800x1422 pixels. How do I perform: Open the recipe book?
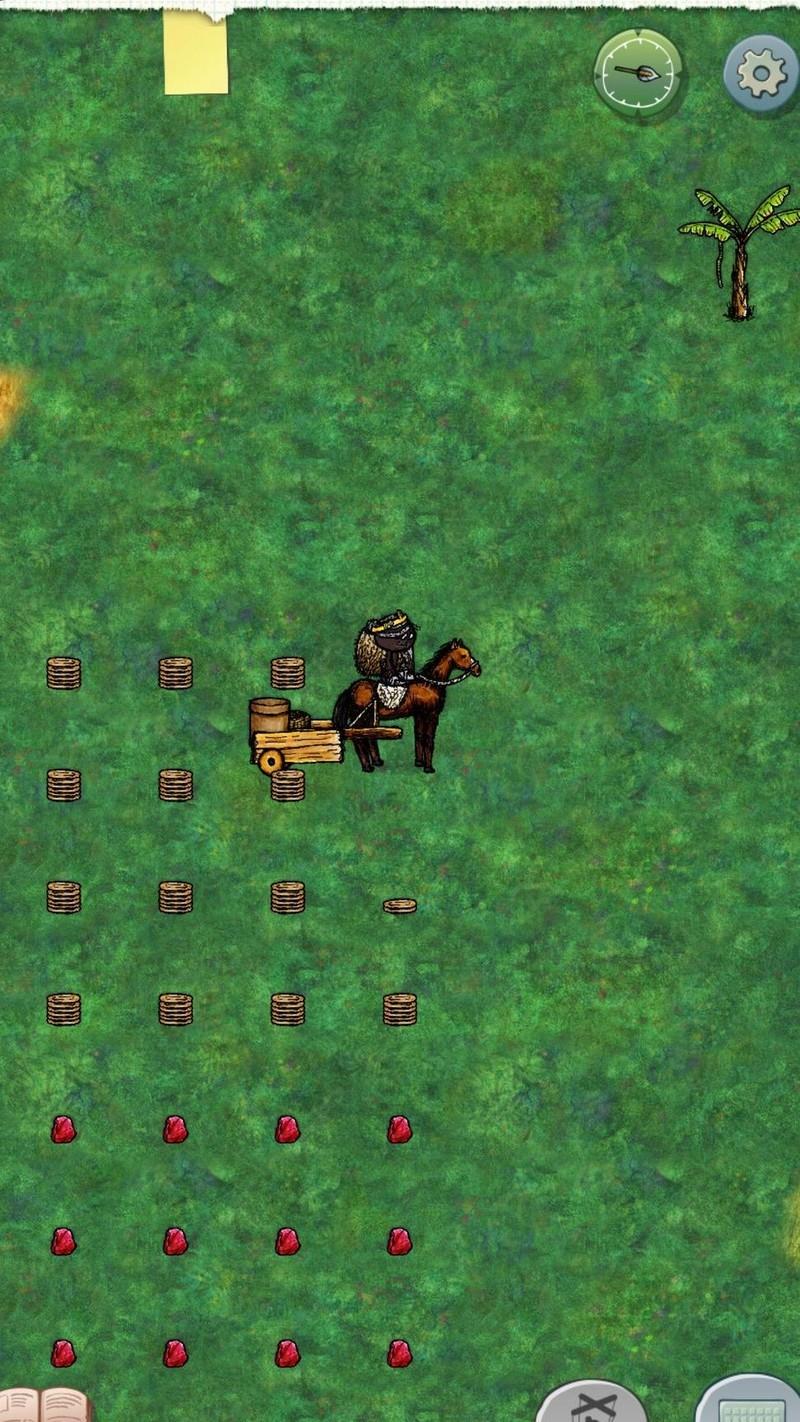click(45, 1406)
